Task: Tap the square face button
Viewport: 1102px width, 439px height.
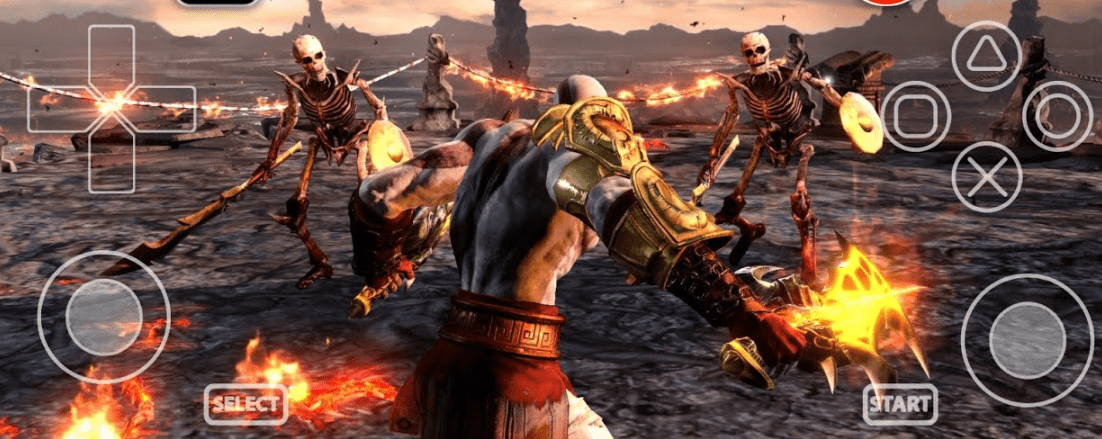Action: [x=916, y=116]
